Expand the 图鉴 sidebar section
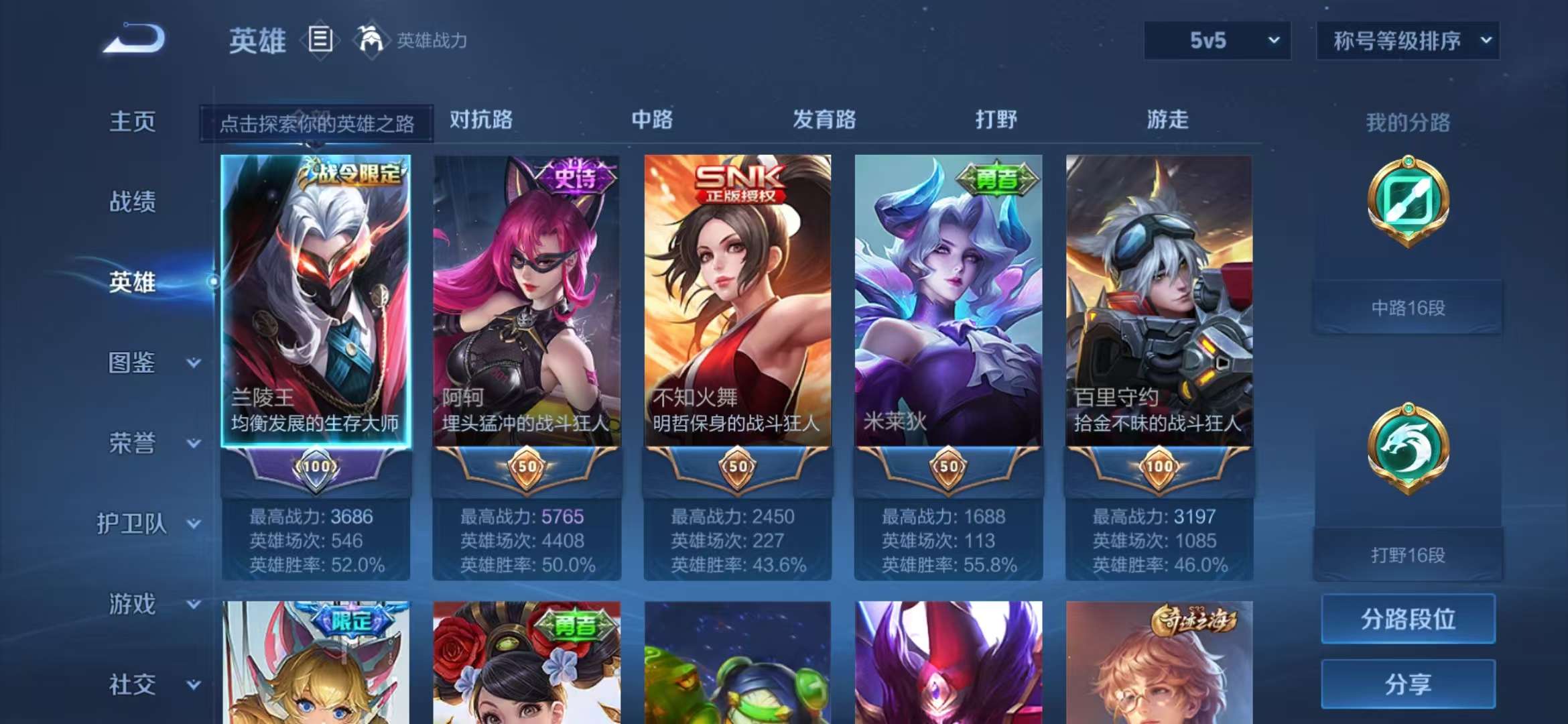 pyautogui.click(x=134, y=363)
